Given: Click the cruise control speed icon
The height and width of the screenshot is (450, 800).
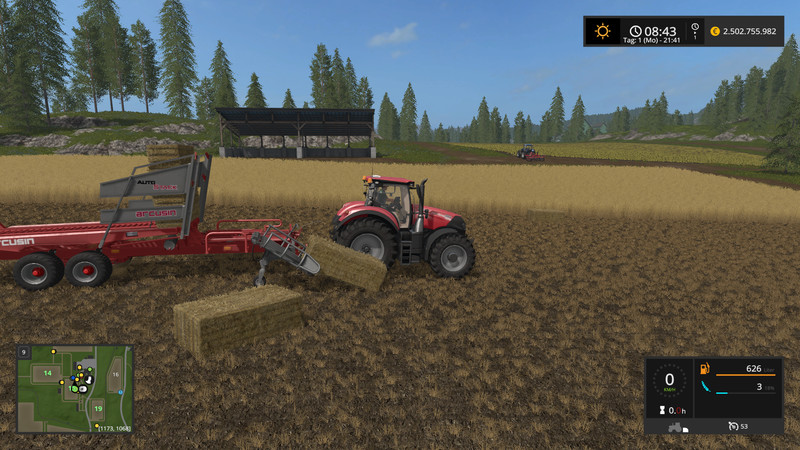Looking at the screenshot, I should pyautogui.click(x=735, y=426).
